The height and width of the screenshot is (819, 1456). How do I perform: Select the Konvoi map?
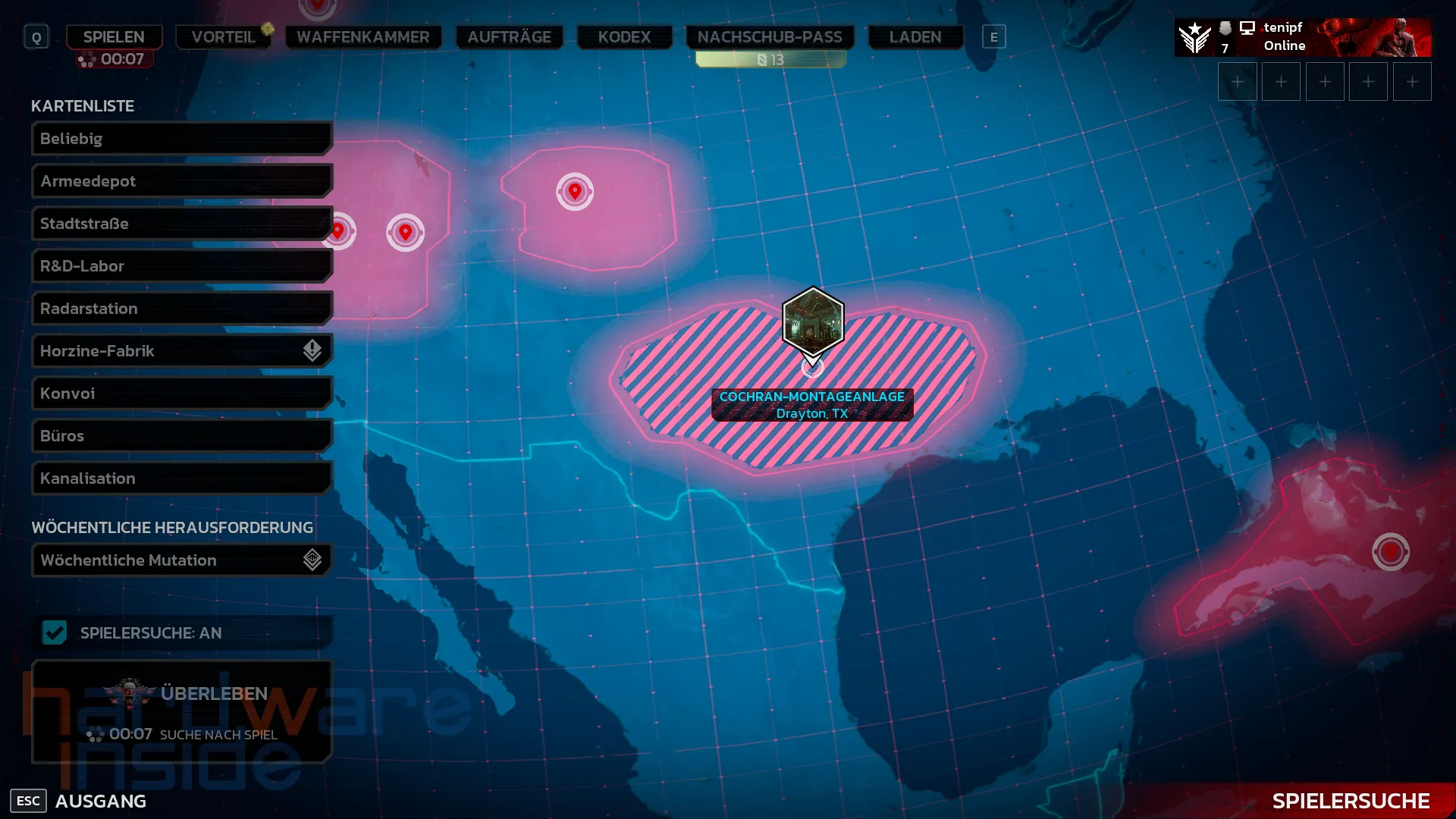point(182,394)
